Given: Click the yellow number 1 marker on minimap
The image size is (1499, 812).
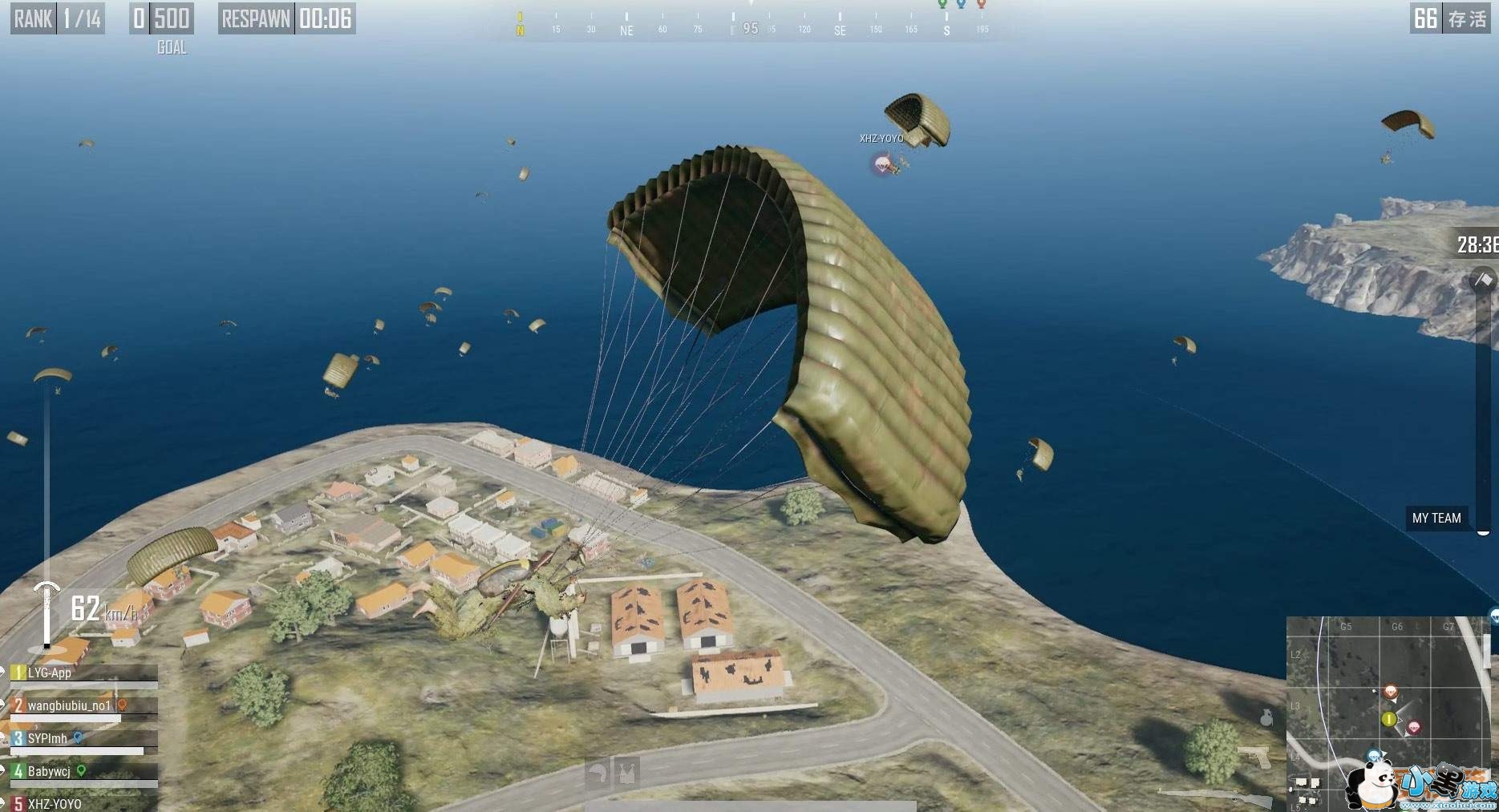Looking at the screenshot, I should (1389, 719).
